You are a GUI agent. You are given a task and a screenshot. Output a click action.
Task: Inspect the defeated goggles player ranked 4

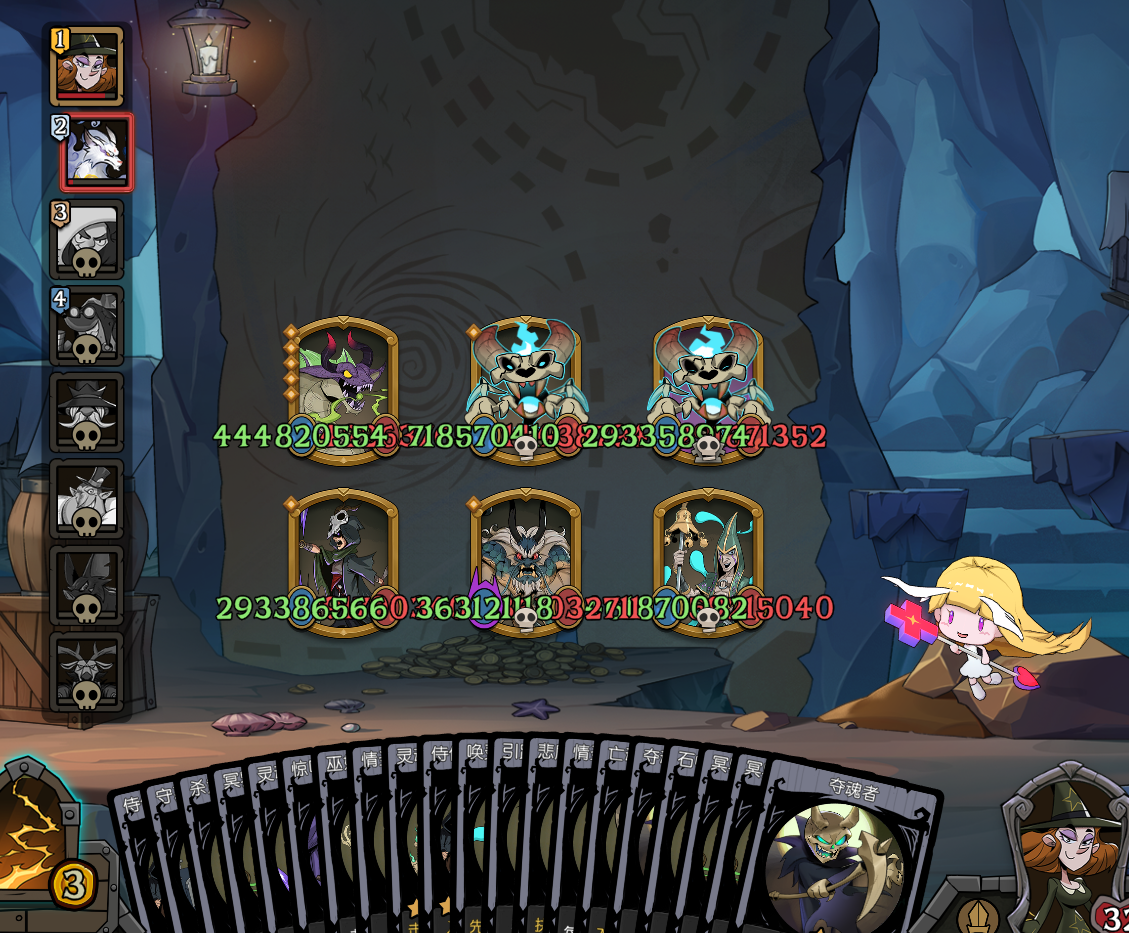tap(88, 325)
